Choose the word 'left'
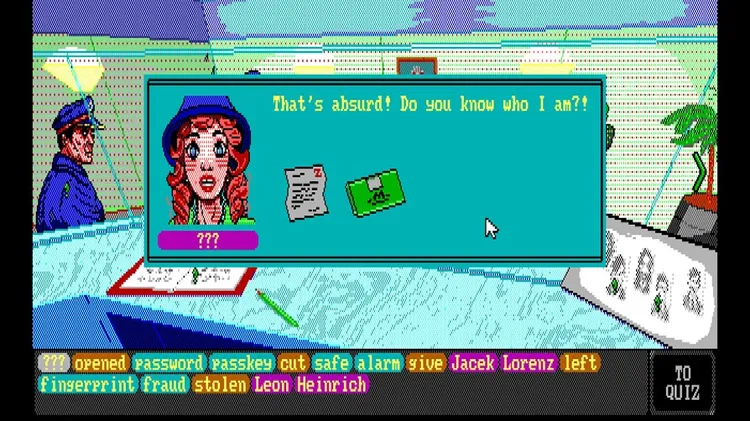Screen dimensions: 750x421 (580, 363)
